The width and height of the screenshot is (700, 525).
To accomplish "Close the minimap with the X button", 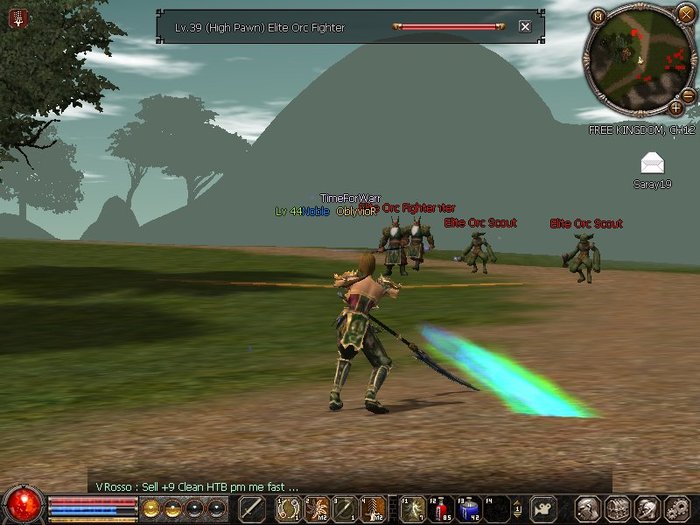I will (685, 13).
